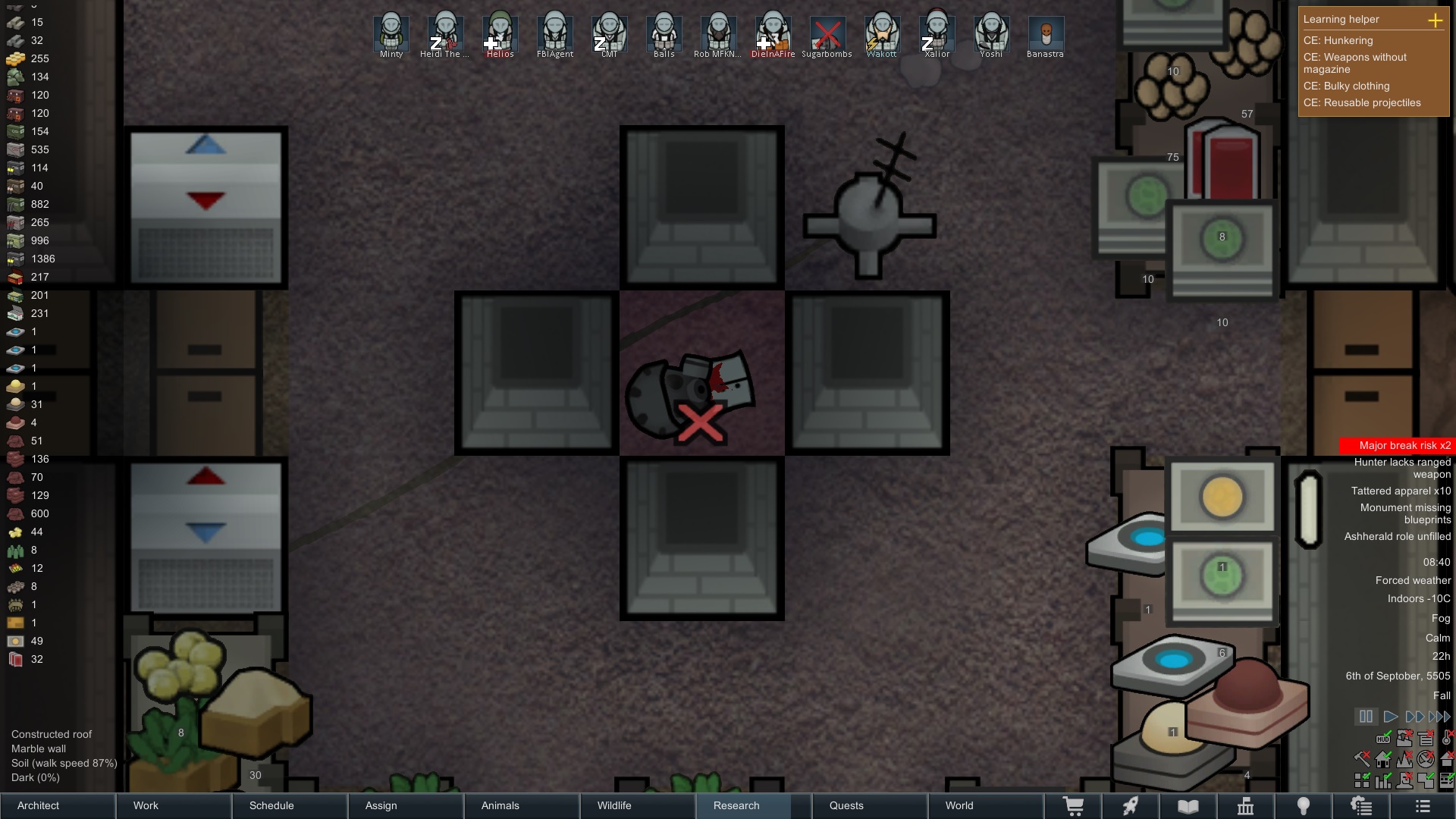Show the Animals tab
Image resolution: width=1456 pixels, height=819 pixels.
point(522,805)
